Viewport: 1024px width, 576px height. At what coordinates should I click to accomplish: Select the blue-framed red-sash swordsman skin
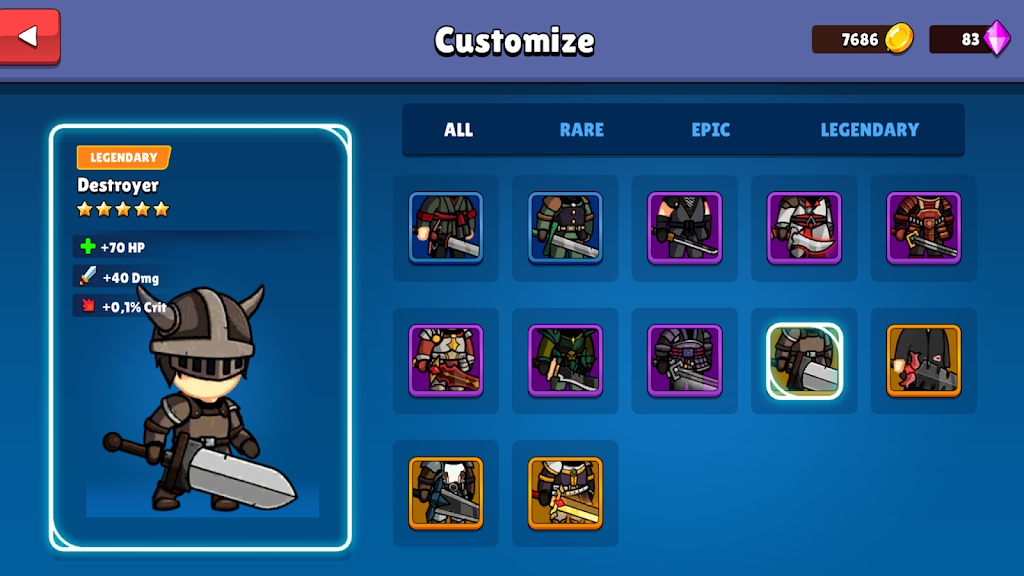(x=446, y=228)
